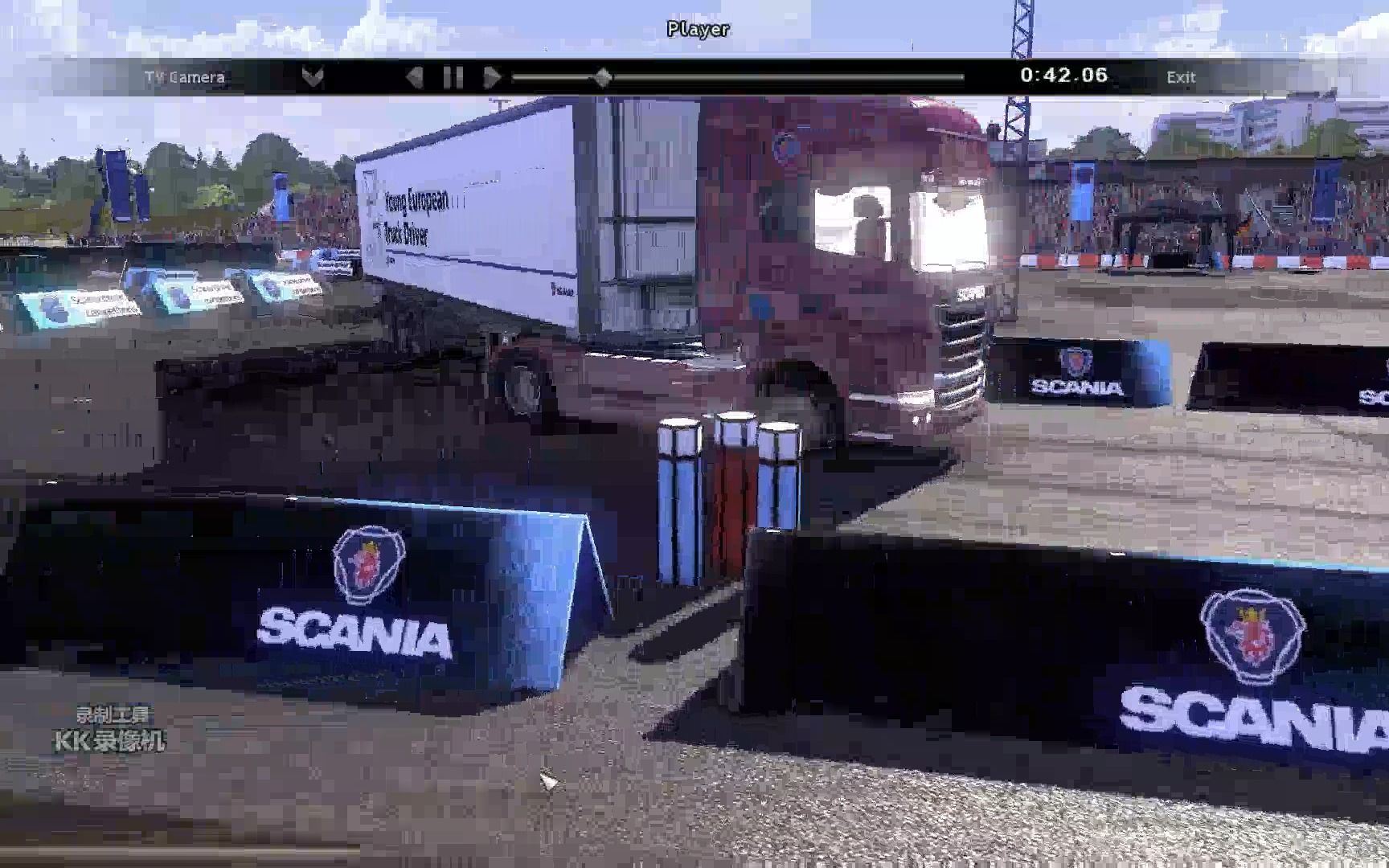Exit the replay viewer
The width and height of the screenshot is (1389, 868).
[x=1180, y=77]
